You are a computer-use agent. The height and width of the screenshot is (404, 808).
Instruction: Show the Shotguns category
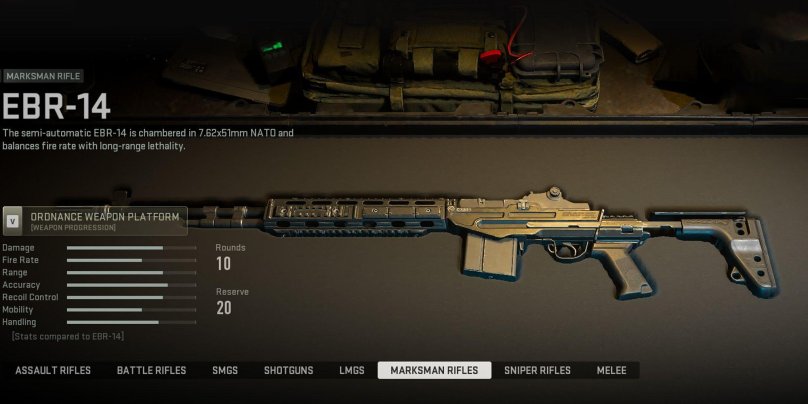[288, 371]
